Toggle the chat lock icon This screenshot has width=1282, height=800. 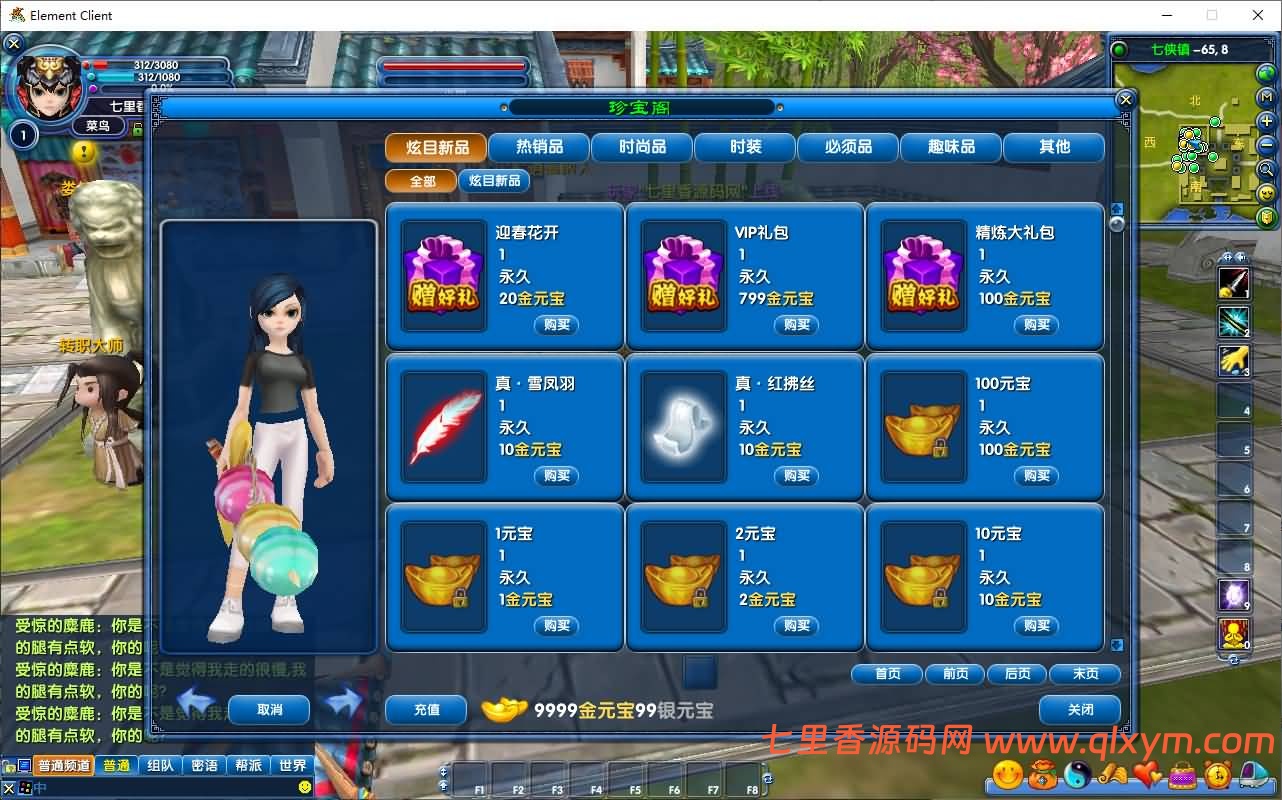[9, 765]
